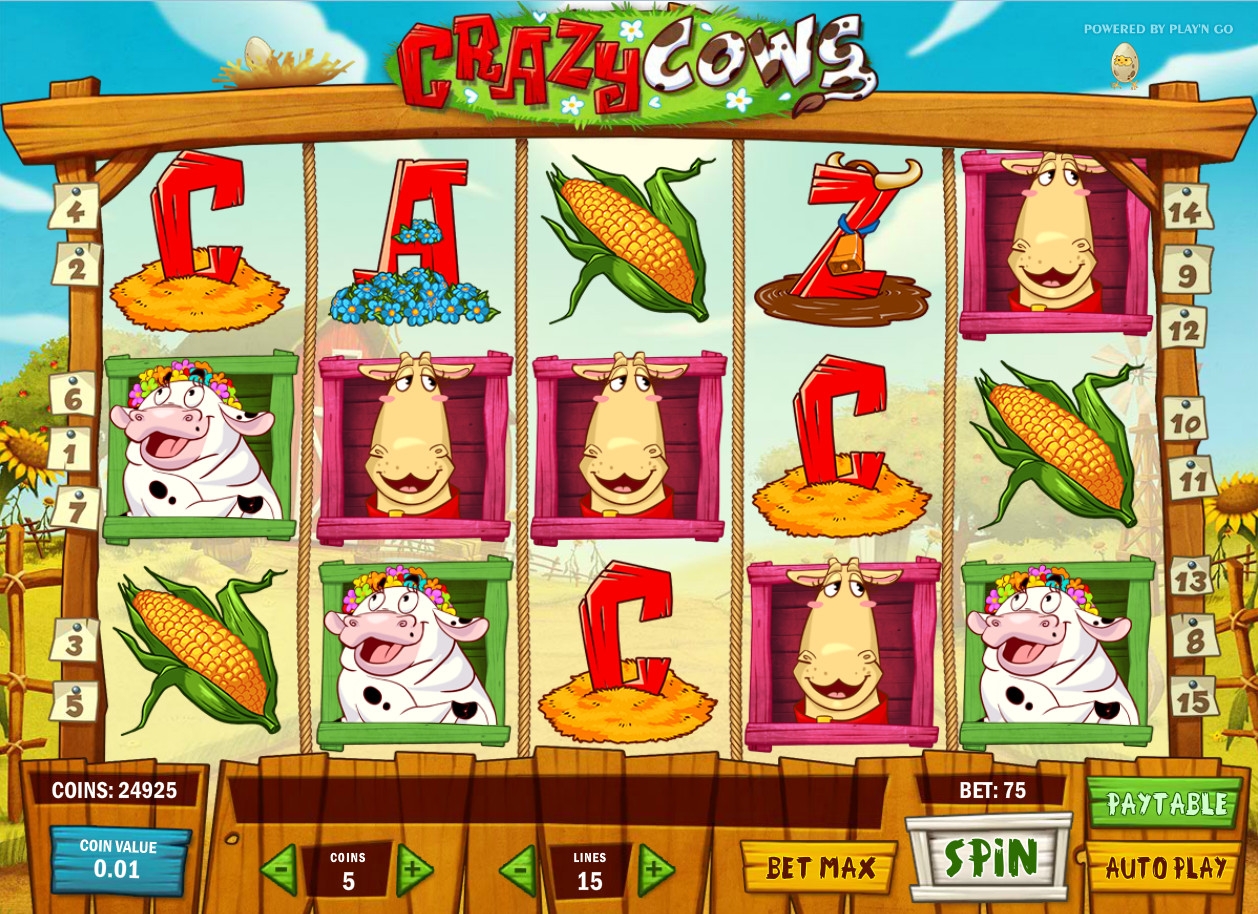
Task: Activate Auto Play
Action: point(1165,867)
